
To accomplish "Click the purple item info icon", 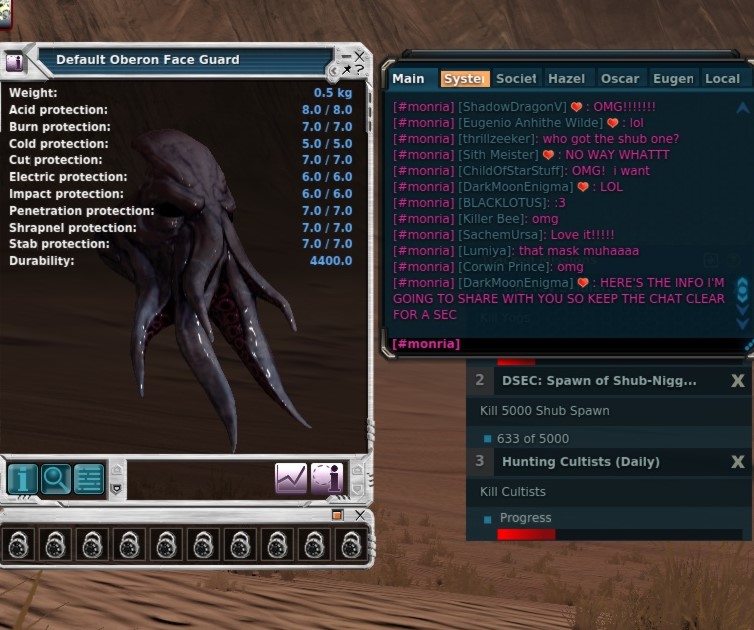I will (327, 479).
